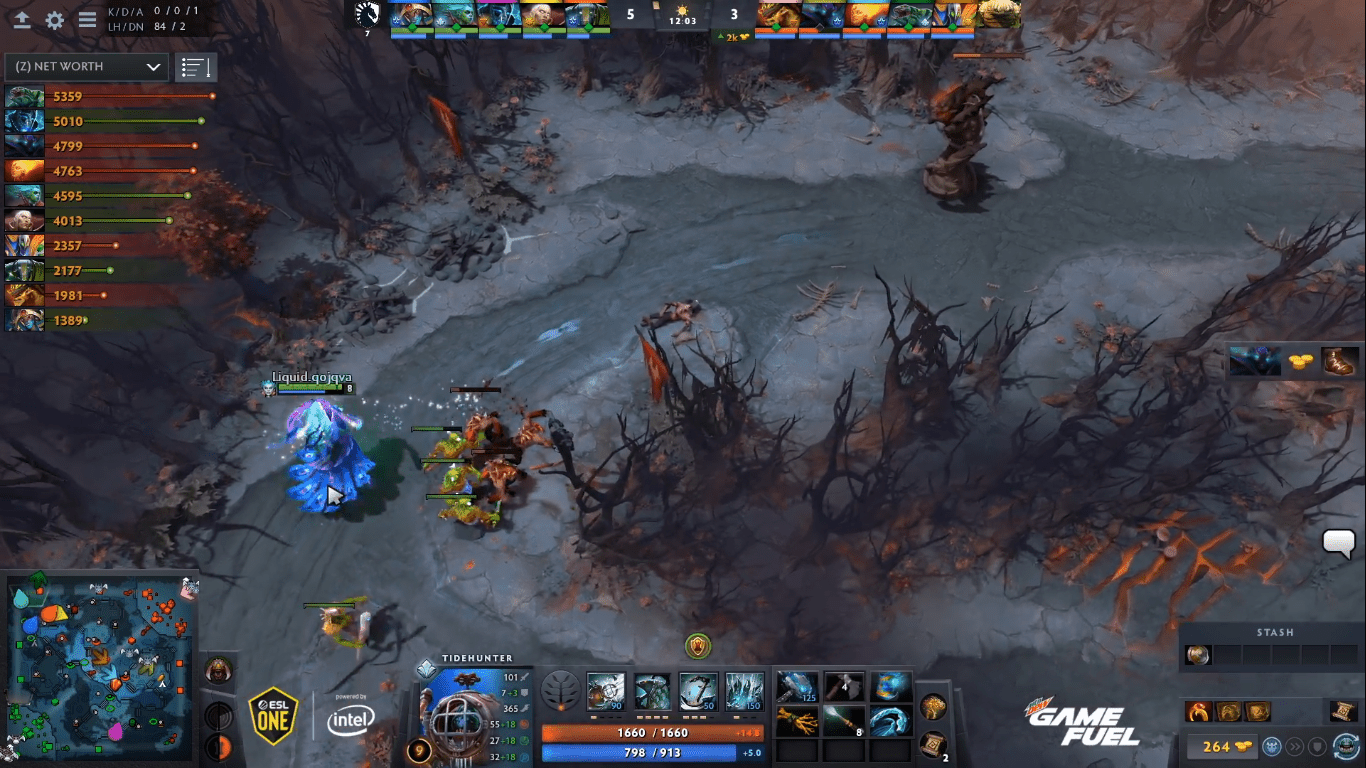Use the Town Portal Scroll slot

934,744
